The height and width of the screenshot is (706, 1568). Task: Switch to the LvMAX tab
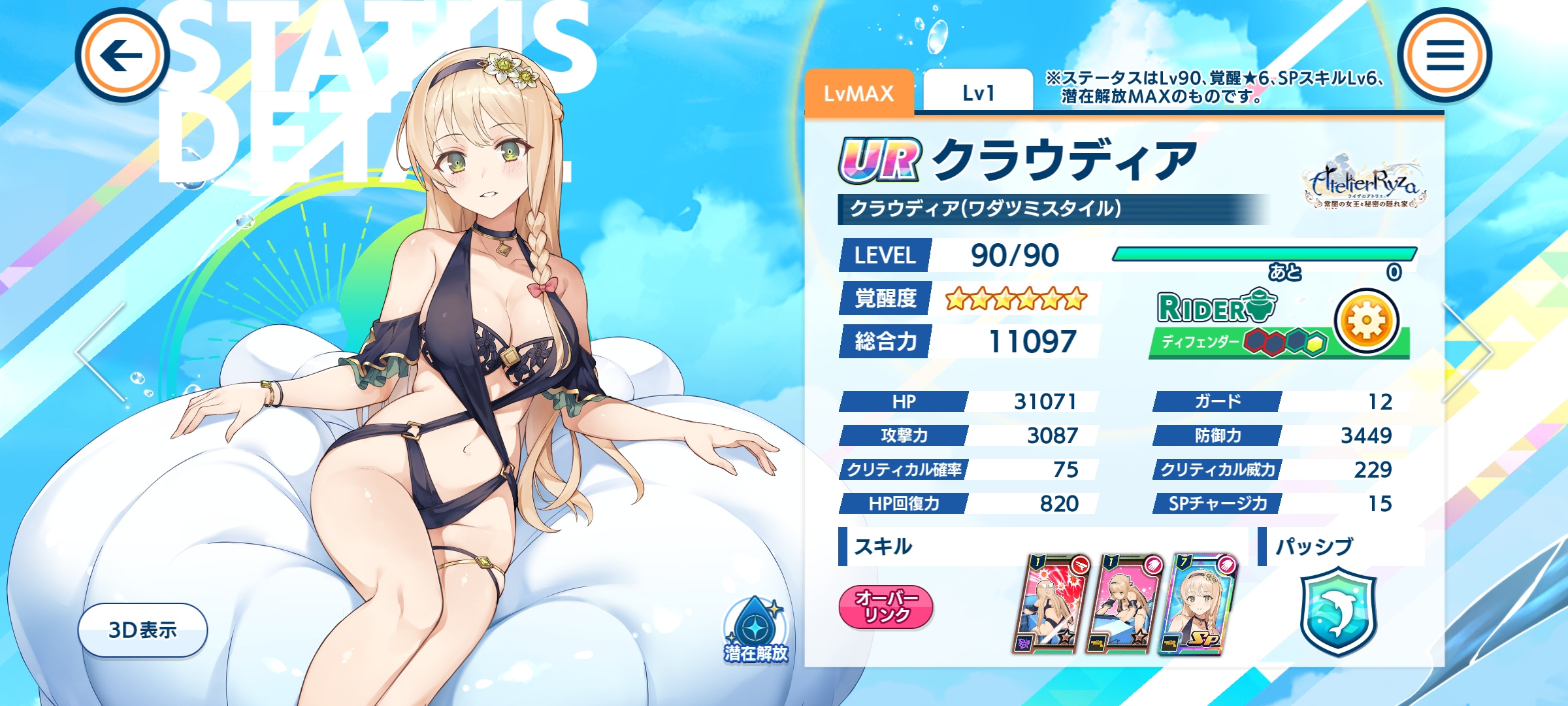click(x=858, y=93)
